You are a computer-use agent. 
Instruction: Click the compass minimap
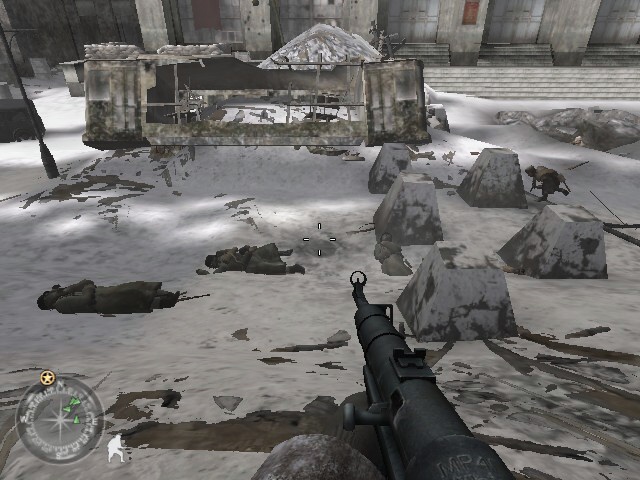(60, 422)
